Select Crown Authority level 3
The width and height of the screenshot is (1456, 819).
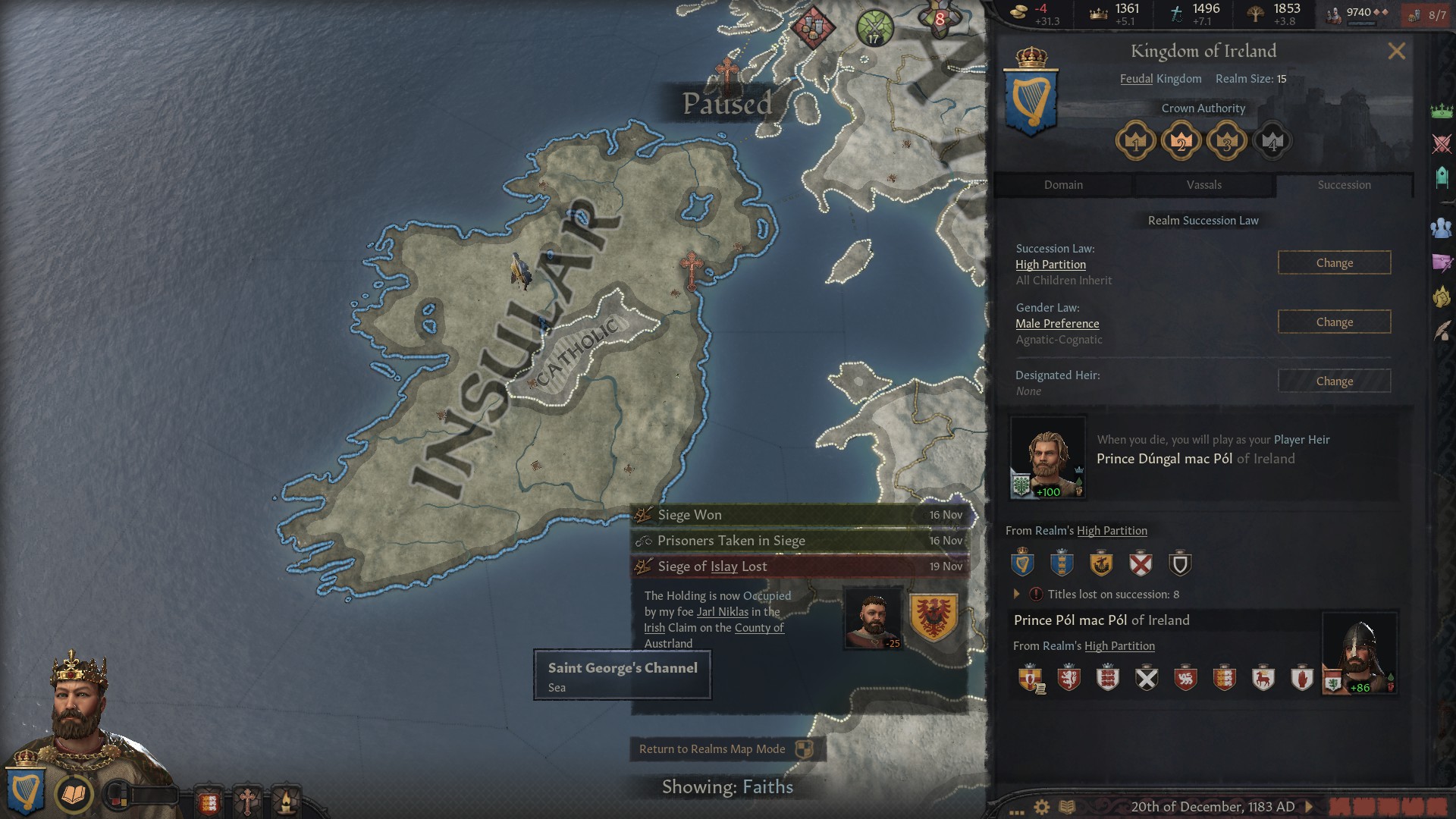[x=1227, y=140]
